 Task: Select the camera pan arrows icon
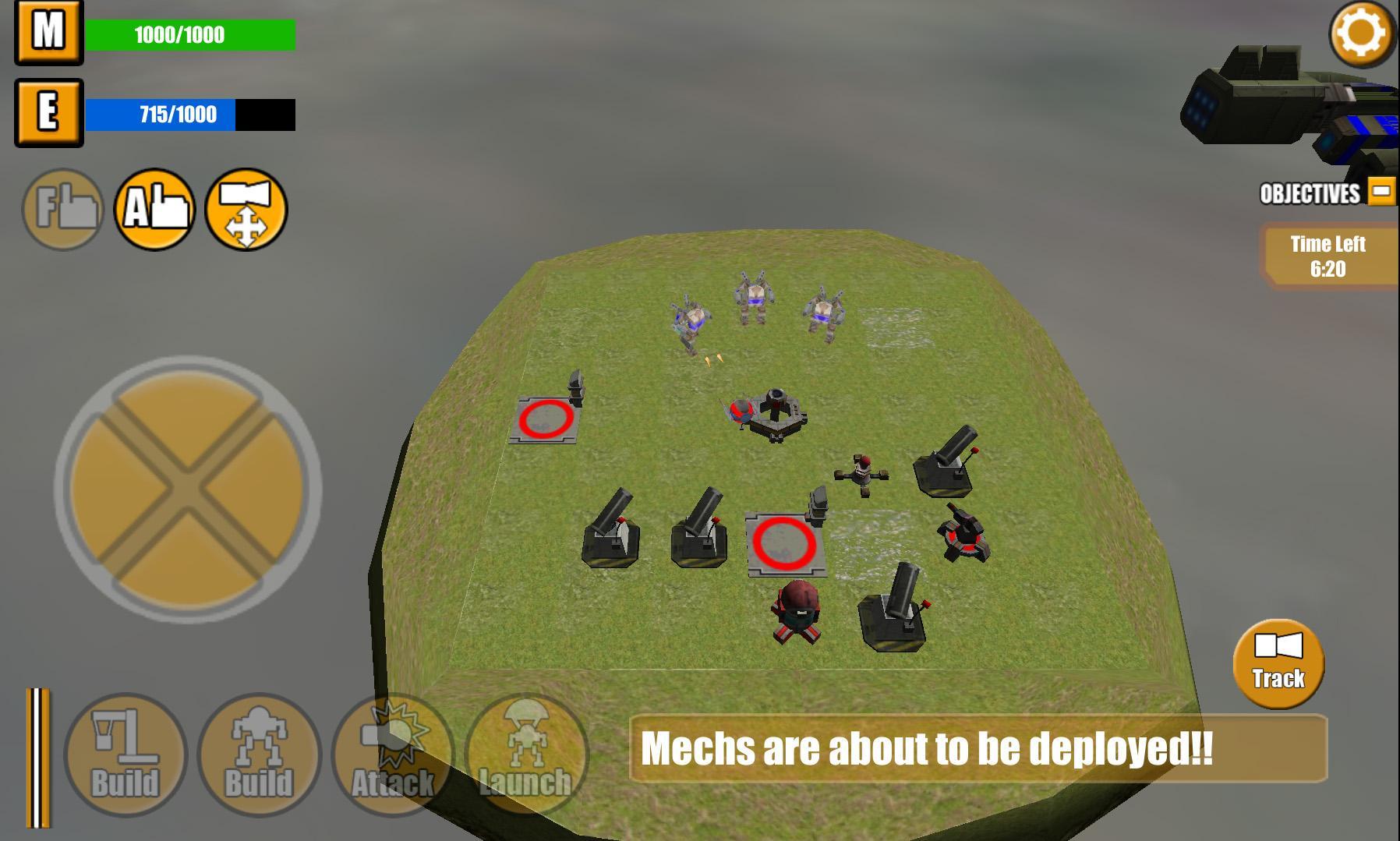coord(249,210)
